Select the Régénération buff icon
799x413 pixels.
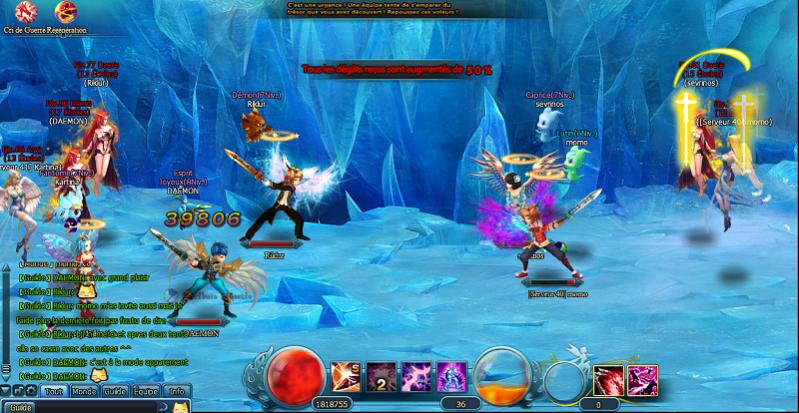(x=65, y=12)
